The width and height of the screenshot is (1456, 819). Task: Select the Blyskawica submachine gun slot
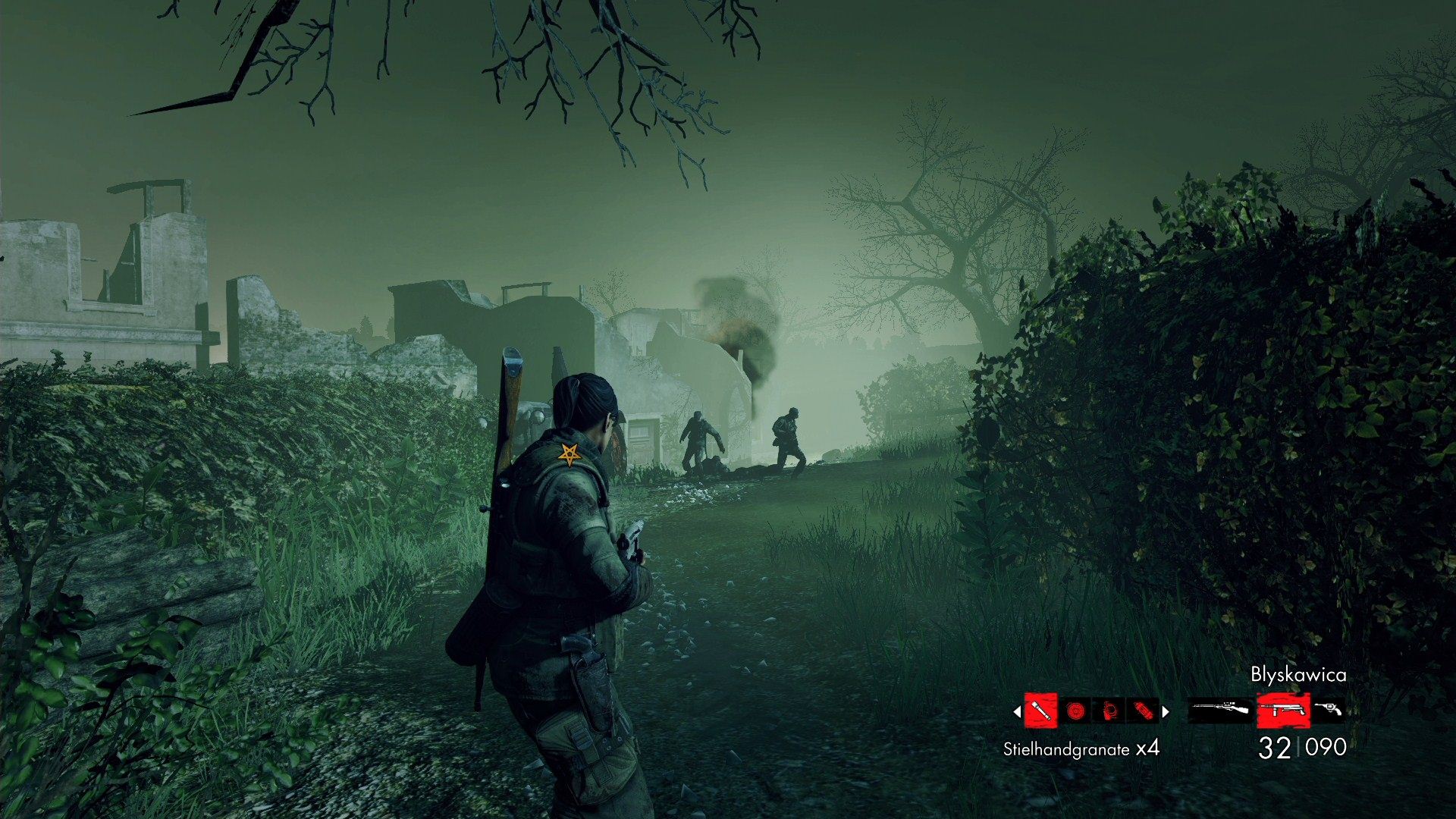click(x=1283, y=710)
